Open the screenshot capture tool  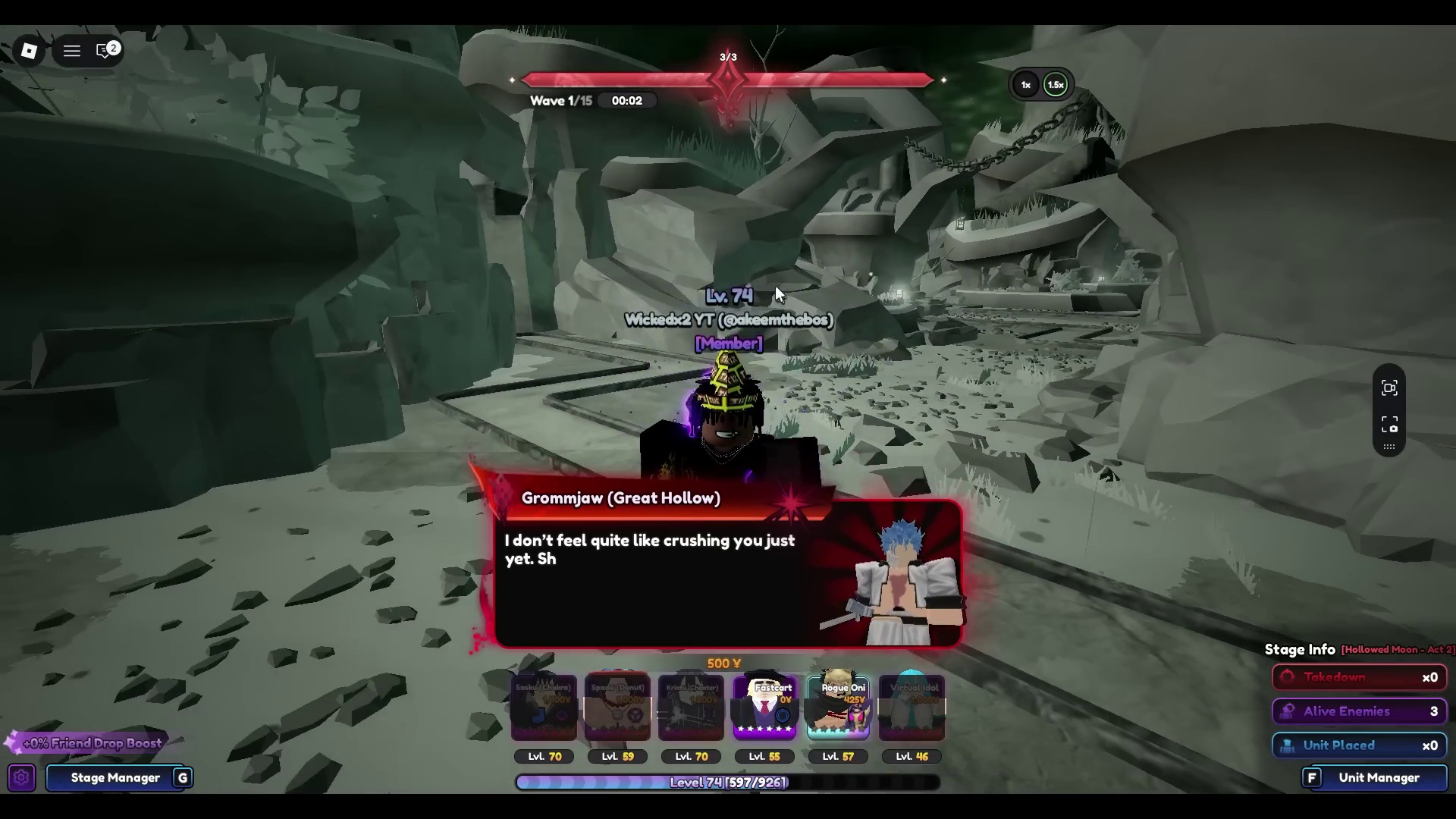coord(1389,425)
